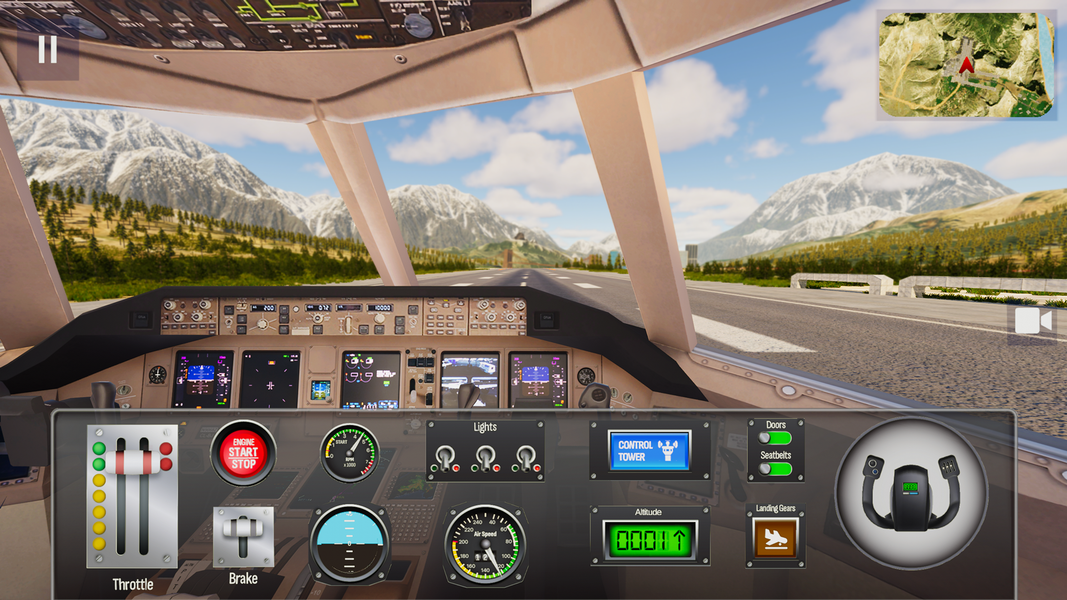
Task: Toggle the Seatbelts switch
Action: (x=776, y=468)
